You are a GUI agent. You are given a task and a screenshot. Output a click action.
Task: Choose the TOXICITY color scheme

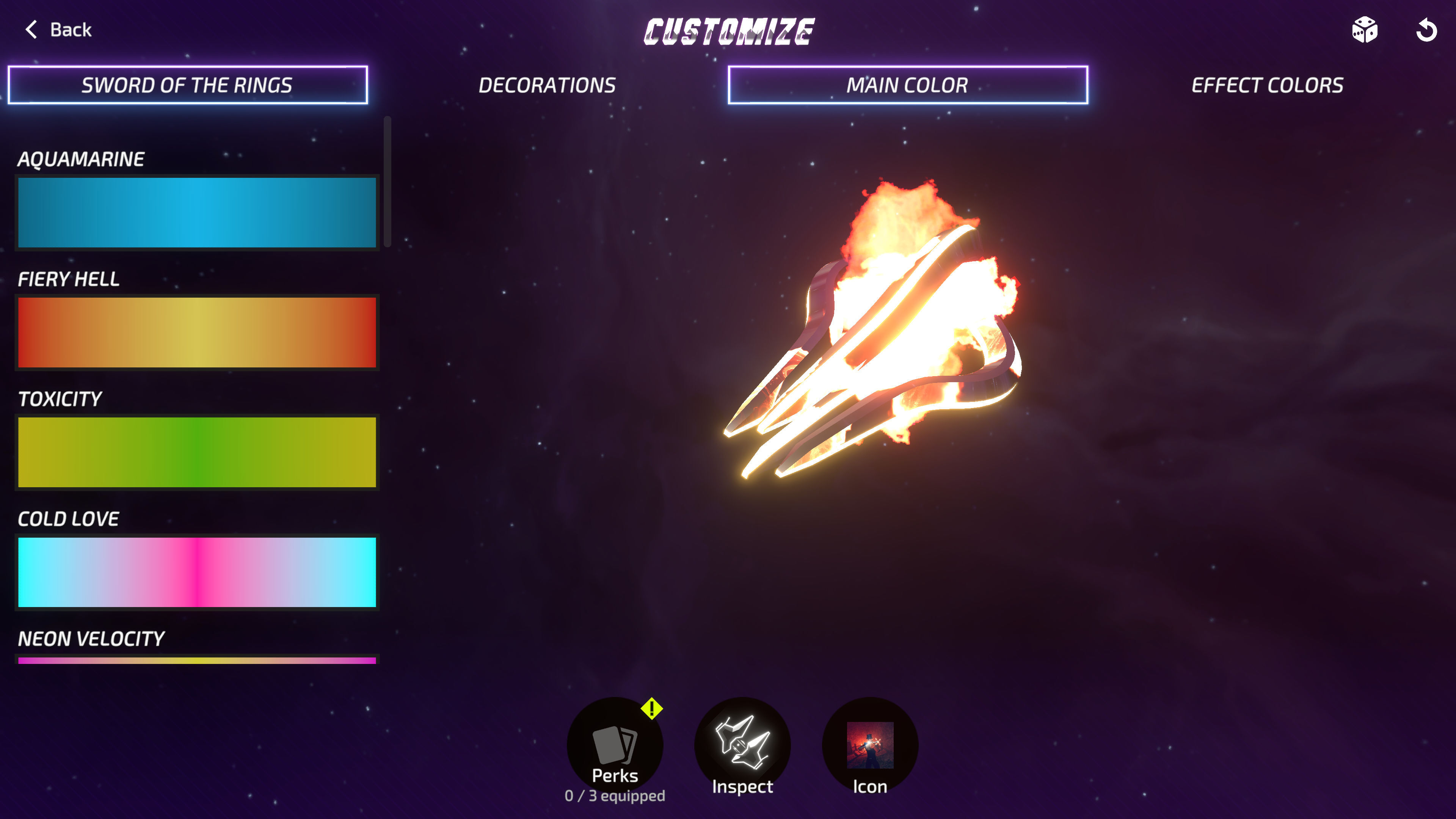click(x=196, y=453)
